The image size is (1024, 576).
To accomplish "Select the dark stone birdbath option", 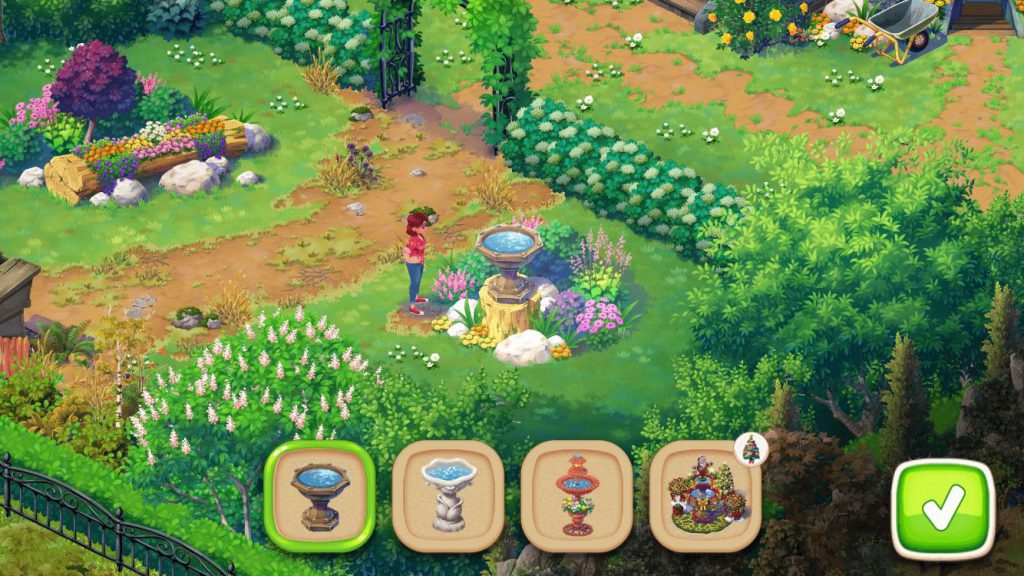I will click(319, 496).
